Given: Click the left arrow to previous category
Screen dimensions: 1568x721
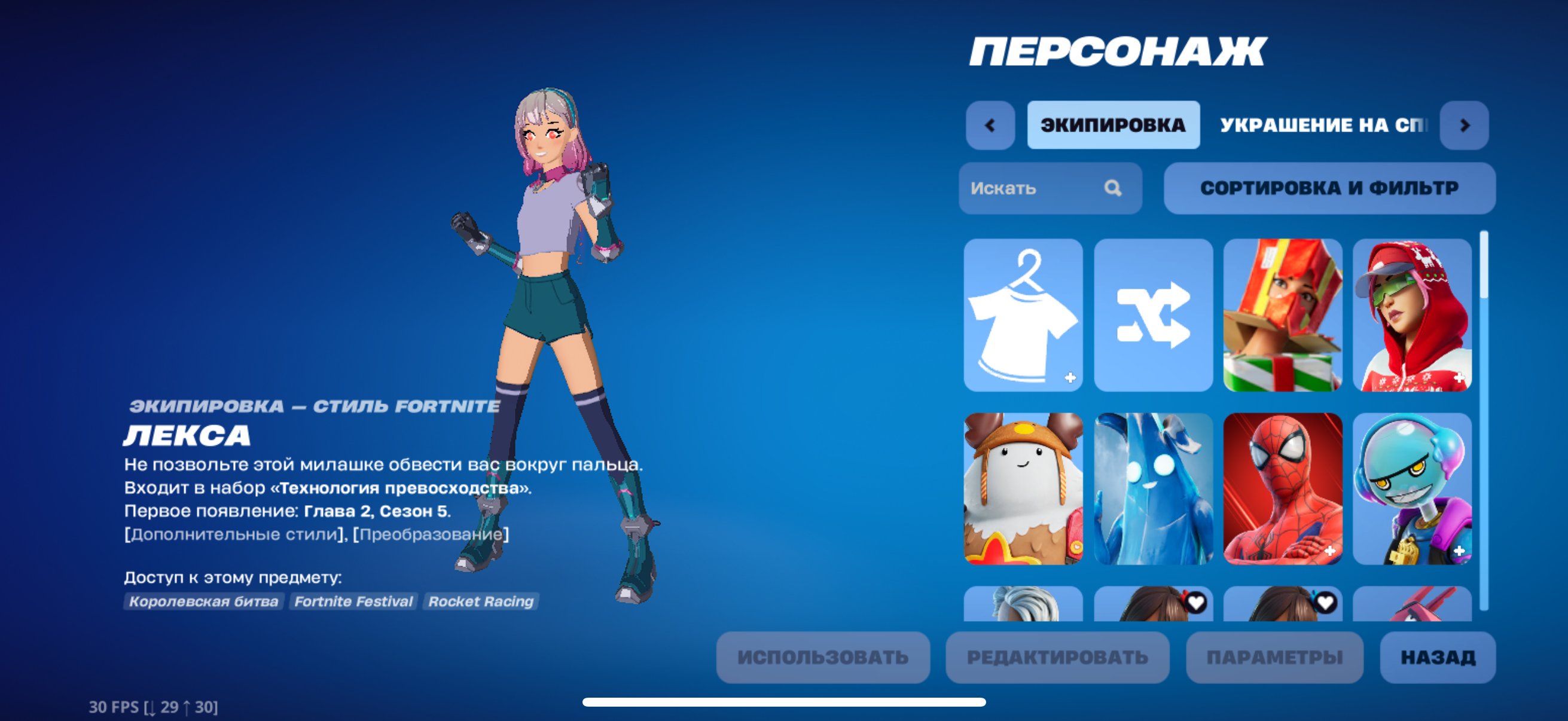Looking at the screenshot, I should [990, 126].
